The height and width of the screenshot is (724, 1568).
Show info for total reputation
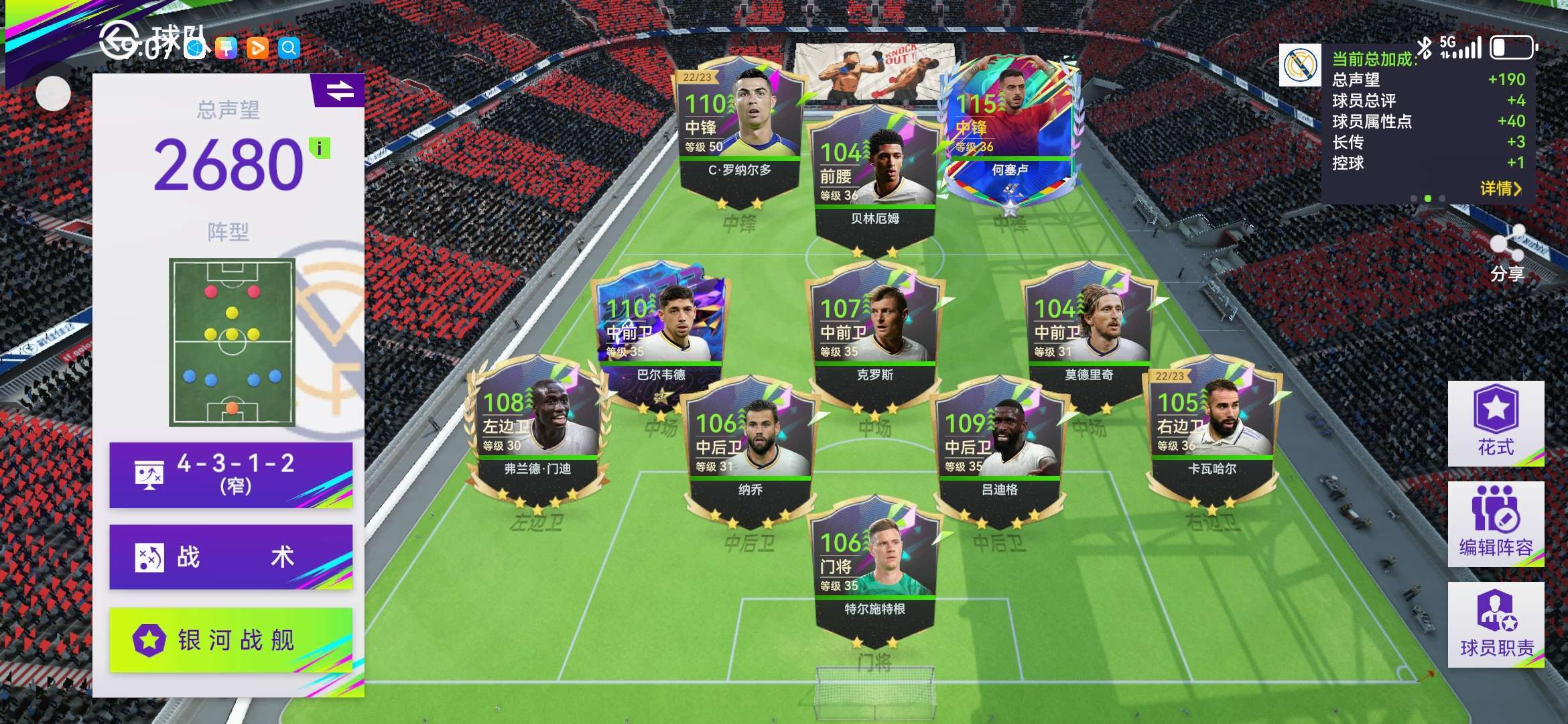click(320, 148)
